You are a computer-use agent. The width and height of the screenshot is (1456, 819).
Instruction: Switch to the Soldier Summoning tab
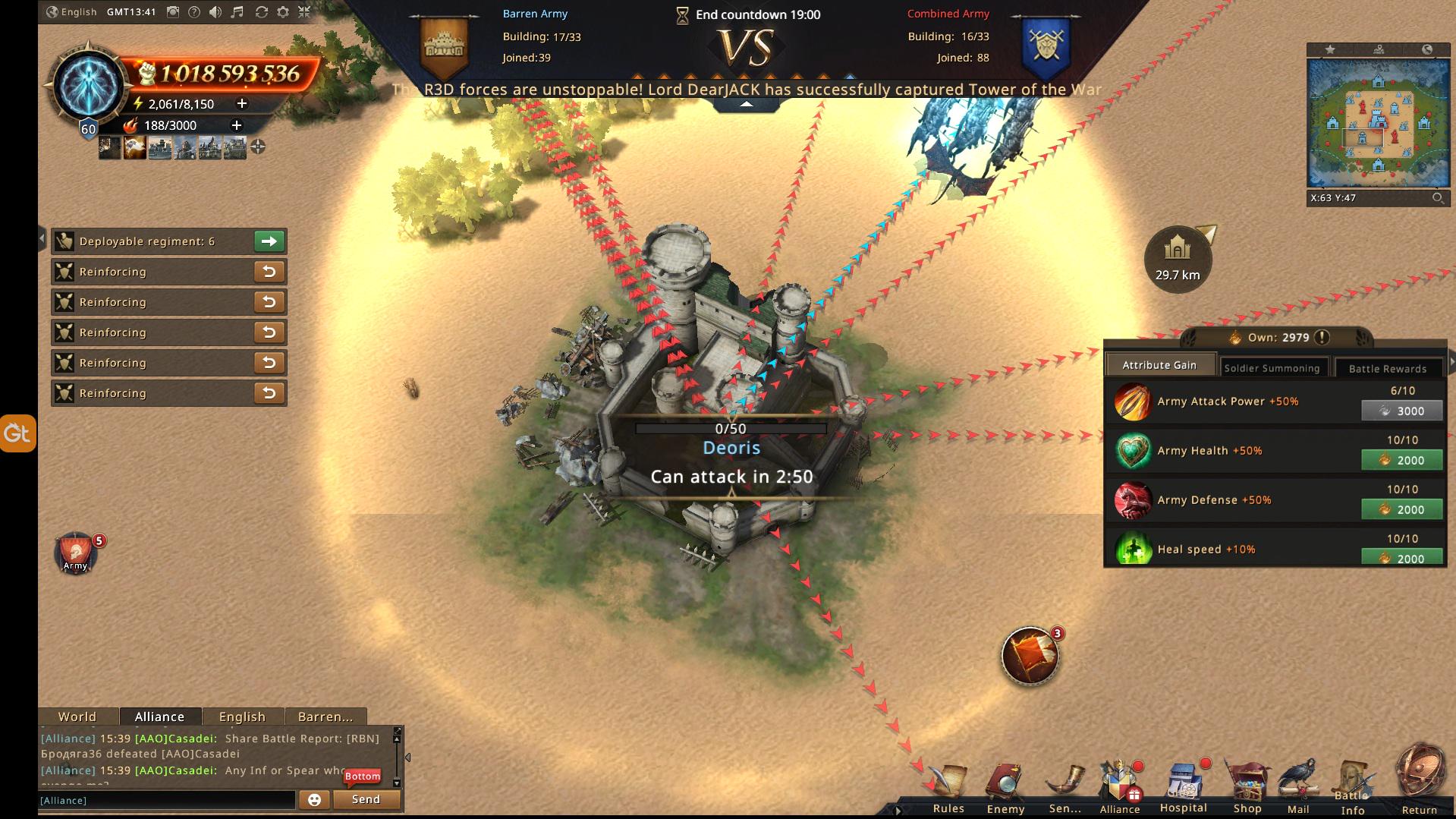1272,368
